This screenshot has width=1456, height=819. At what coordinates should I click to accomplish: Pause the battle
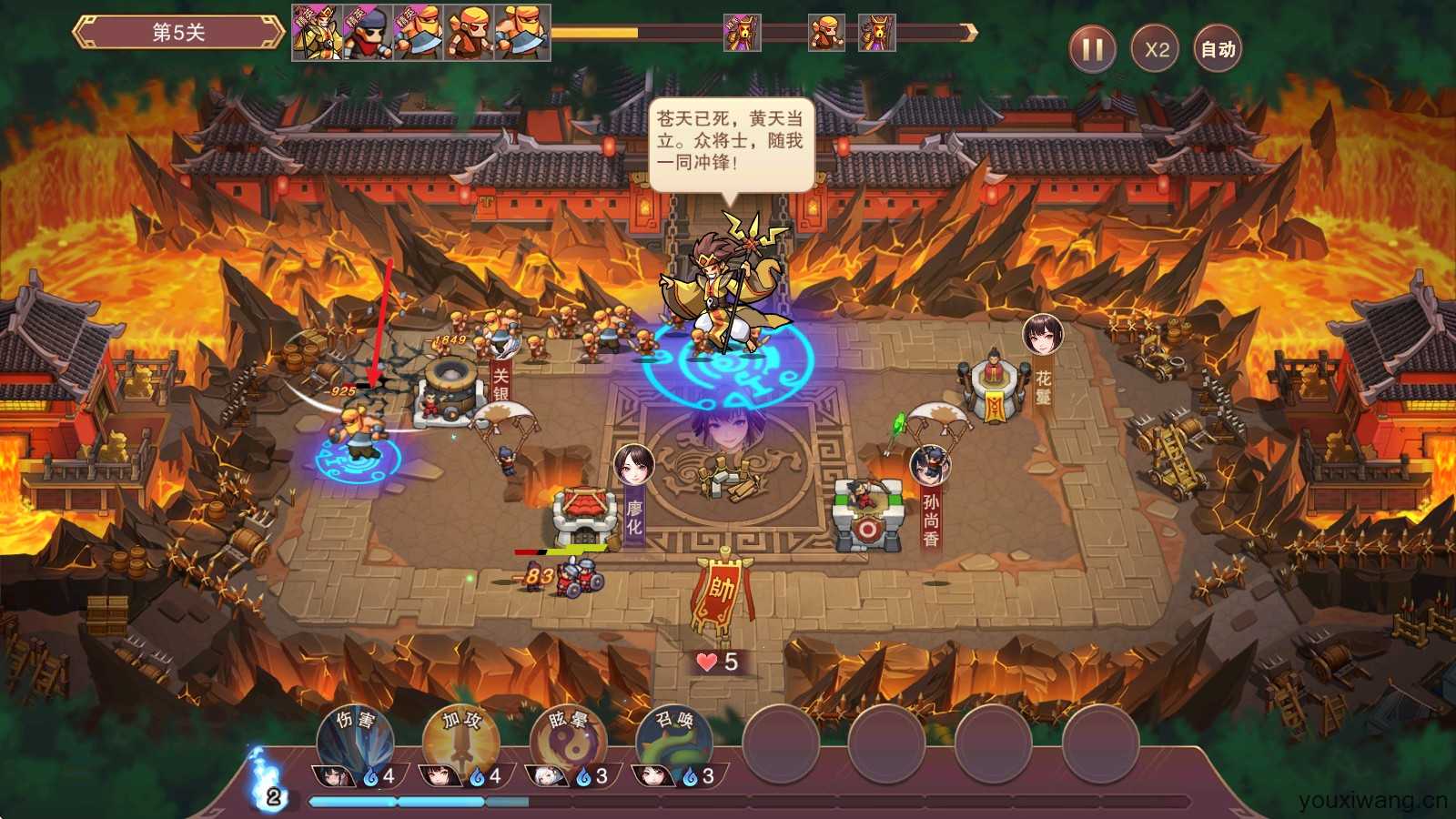click(x=1092, y=49)
